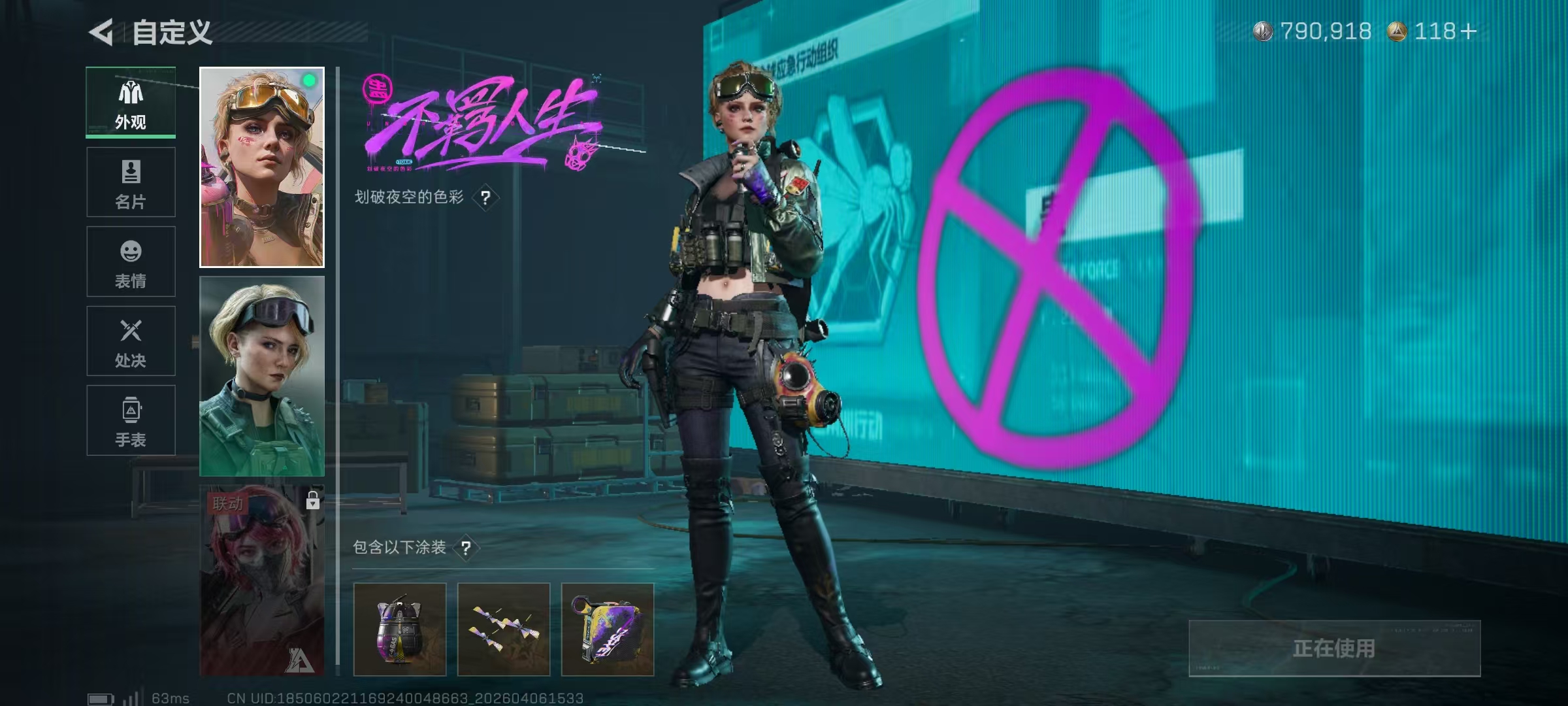
Task: Select the yellow-goggles pink skin thumbnail
Action: [x=261, y=167]
